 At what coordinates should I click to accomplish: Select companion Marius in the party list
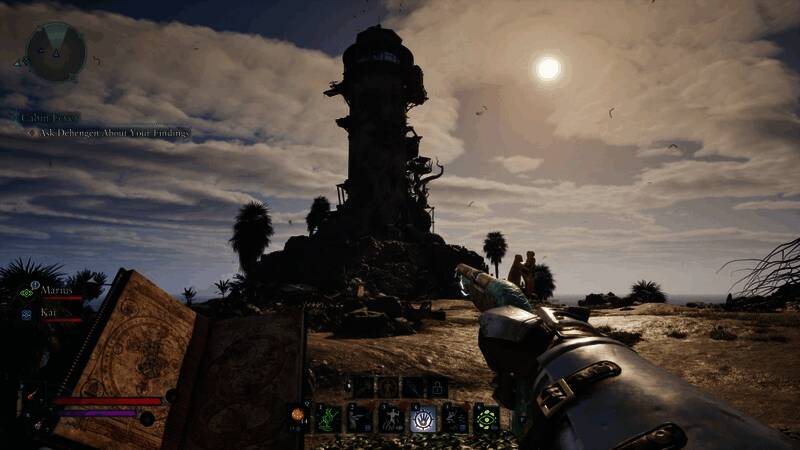[53, 291]
